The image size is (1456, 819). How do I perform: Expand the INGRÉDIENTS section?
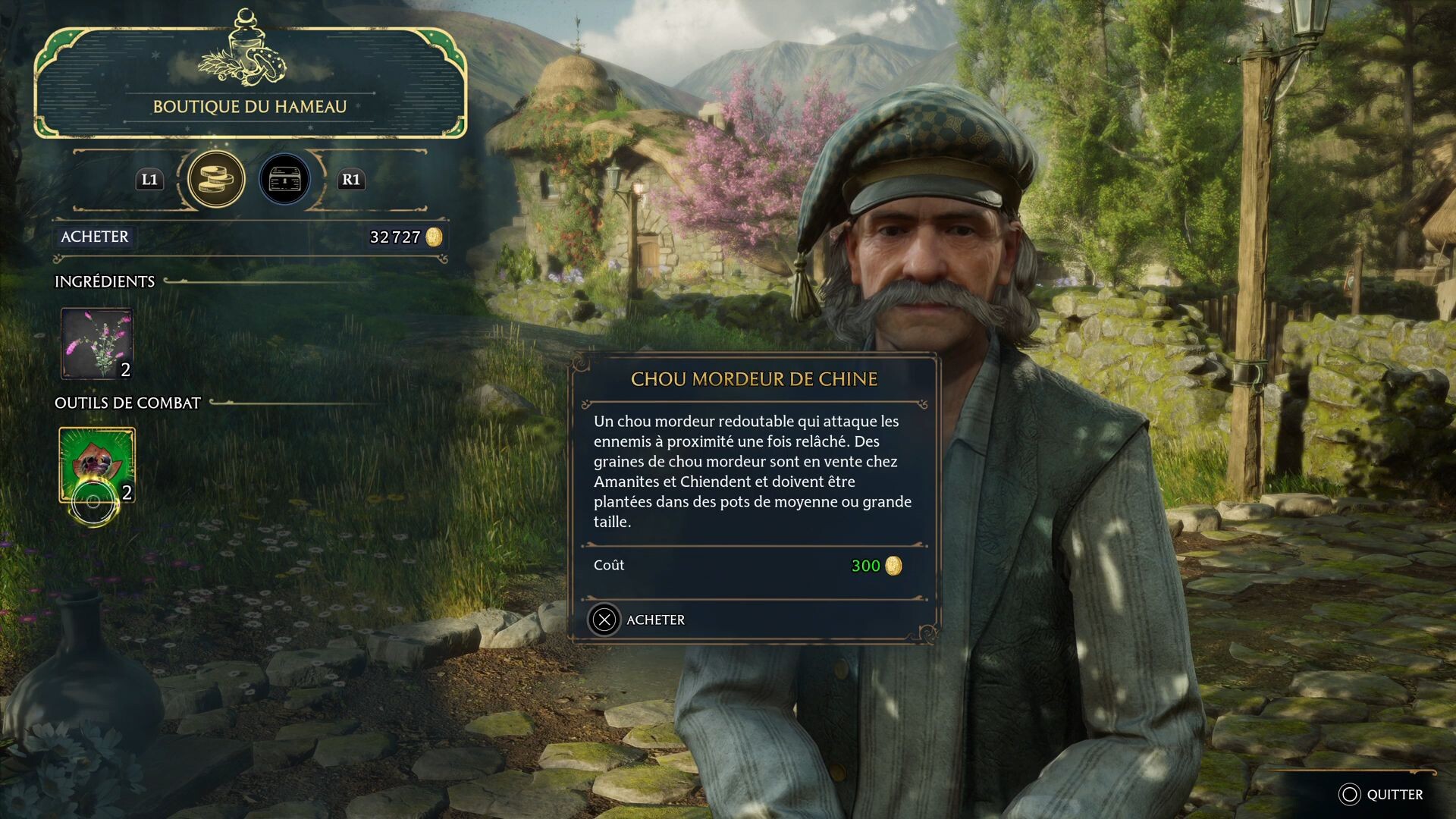point(104,281)
